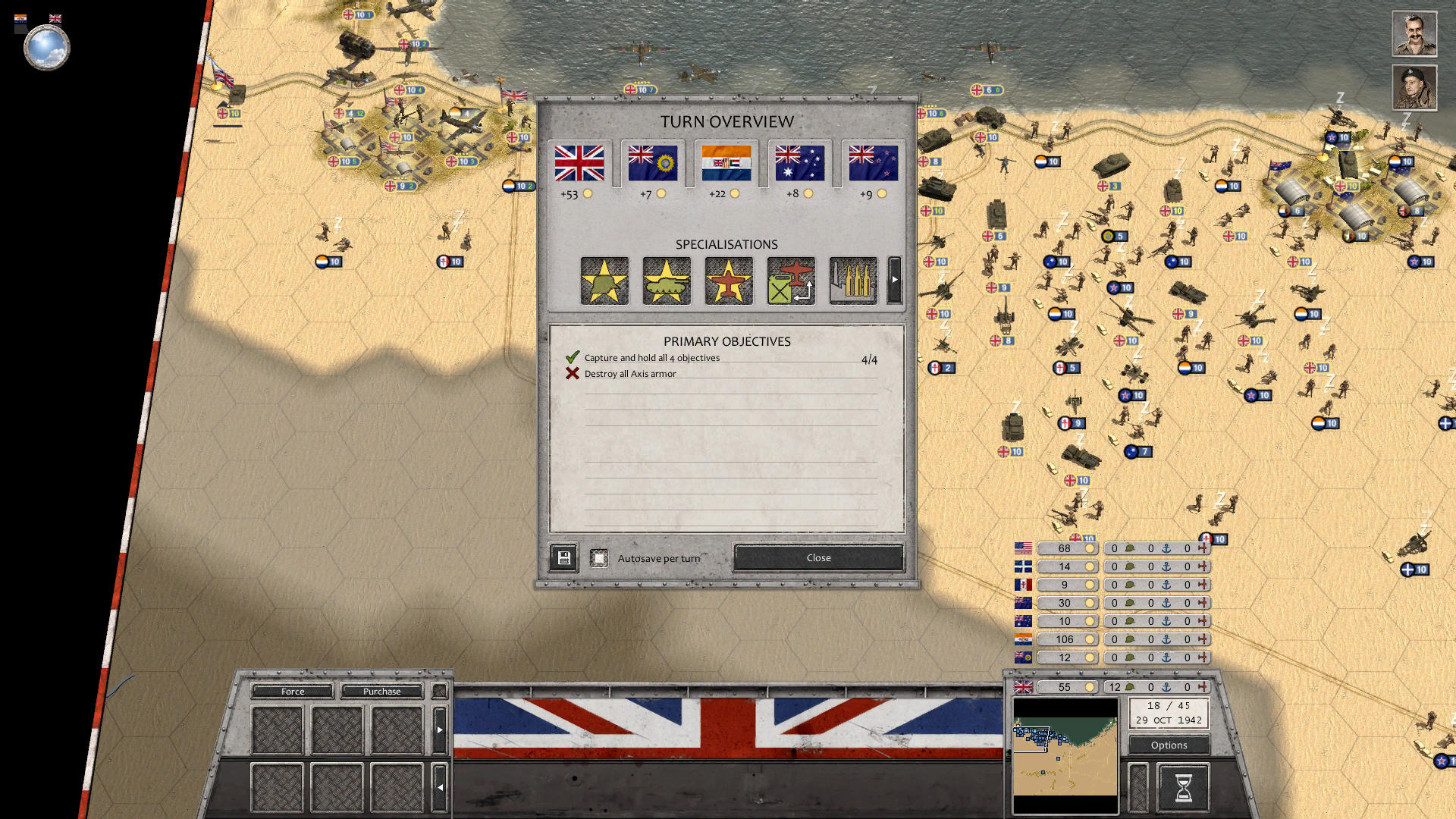Image resolution: width=1456 pixels, height=819 pixels.
Task: Select the tank specialisation icon
Action: tap(667, 280)
